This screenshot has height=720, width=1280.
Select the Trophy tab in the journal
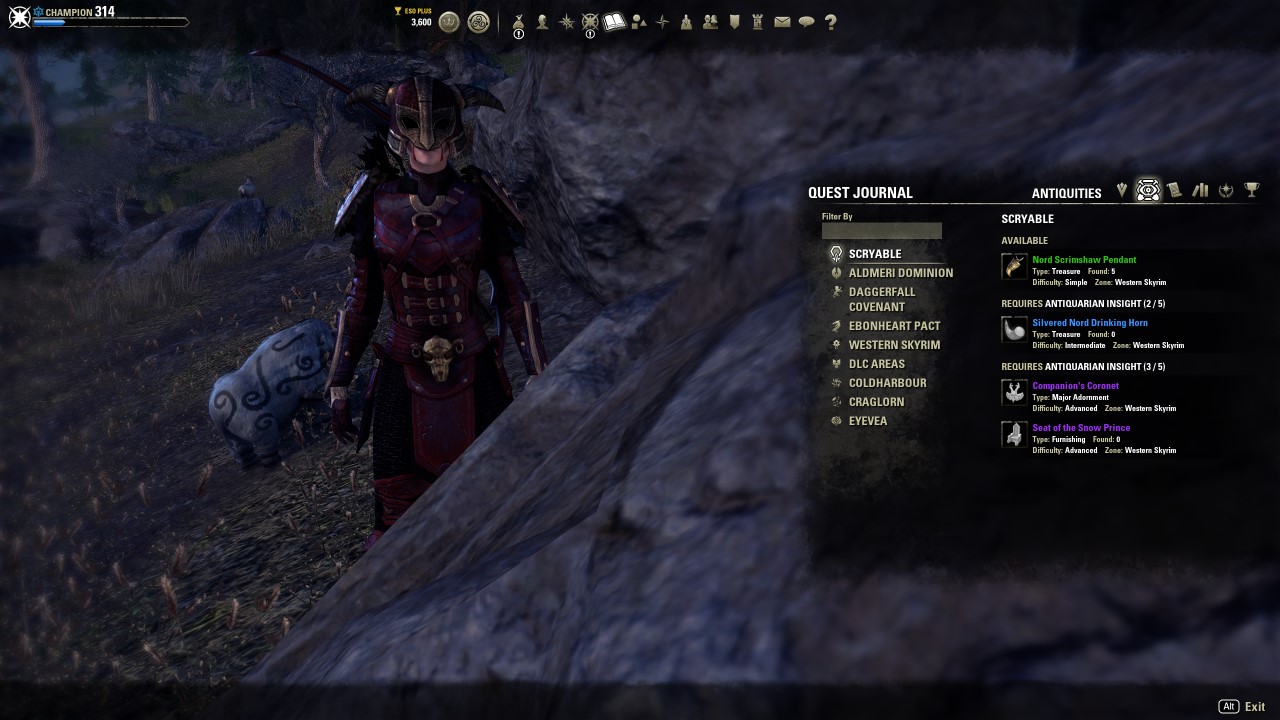1253,190
